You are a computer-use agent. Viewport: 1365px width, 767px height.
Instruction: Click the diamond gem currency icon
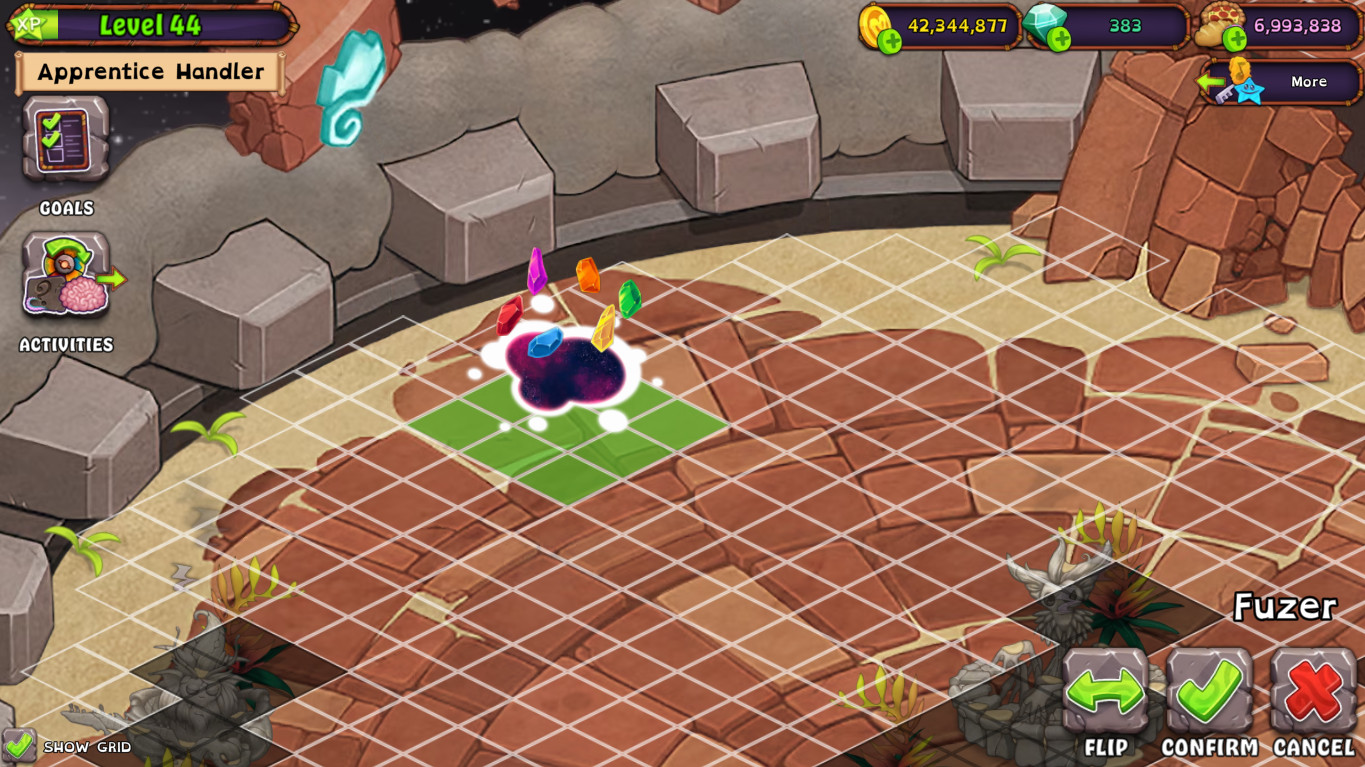tap(1045, 20)
